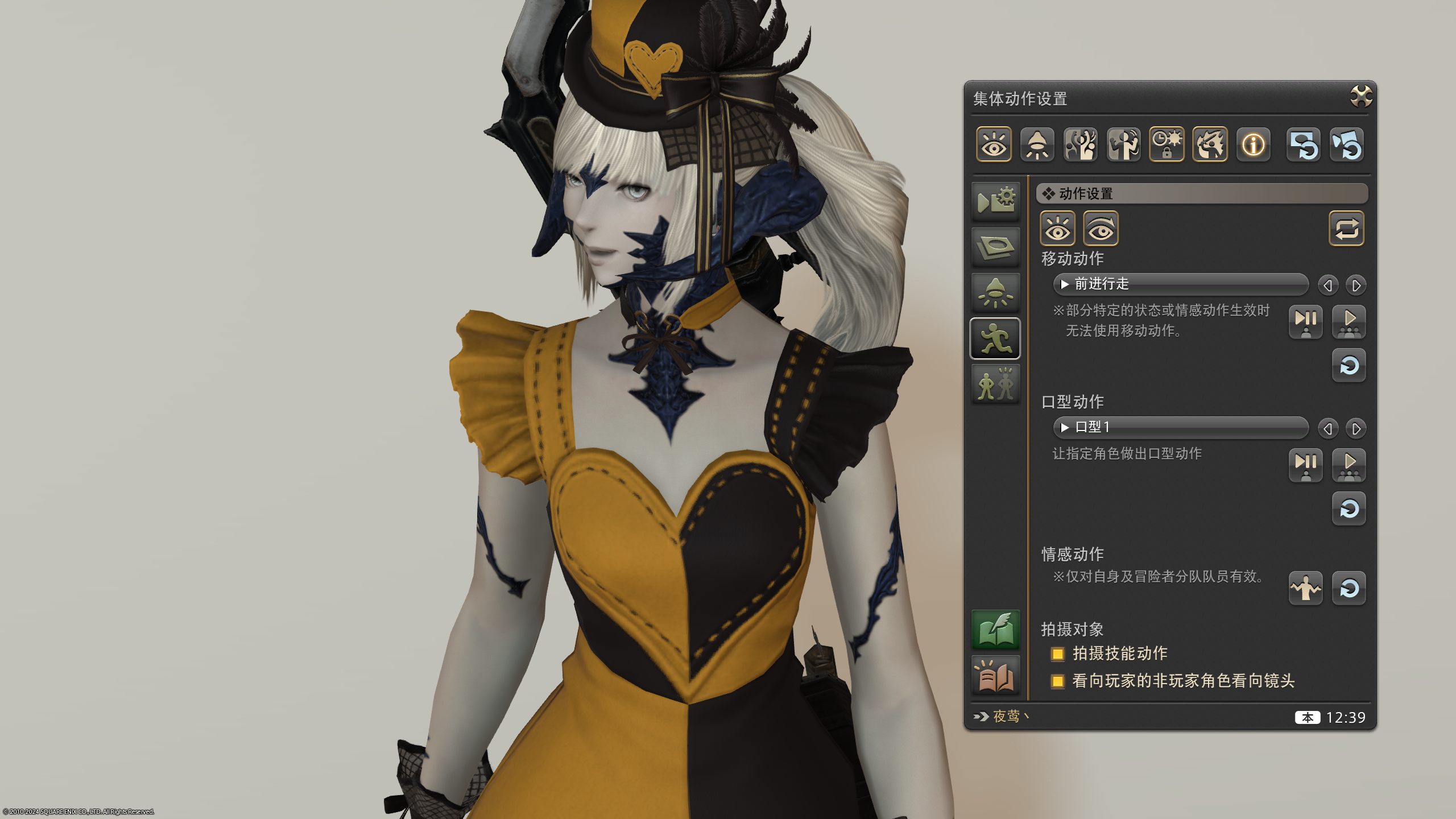Open the lighting settings icon in top row
This screenshot has width=1456, height=819.
click(1038, 145)
